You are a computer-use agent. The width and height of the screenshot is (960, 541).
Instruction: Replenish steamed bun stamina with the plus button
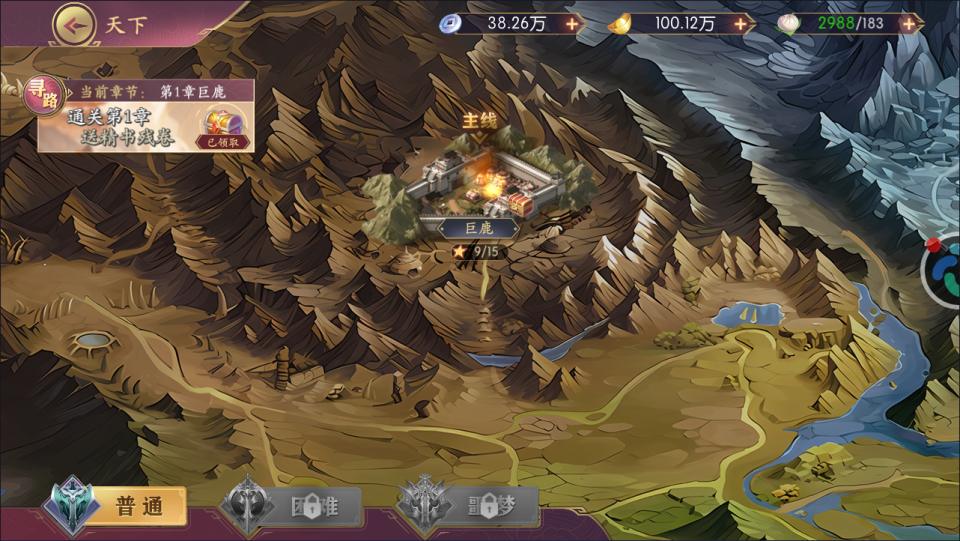907,23
